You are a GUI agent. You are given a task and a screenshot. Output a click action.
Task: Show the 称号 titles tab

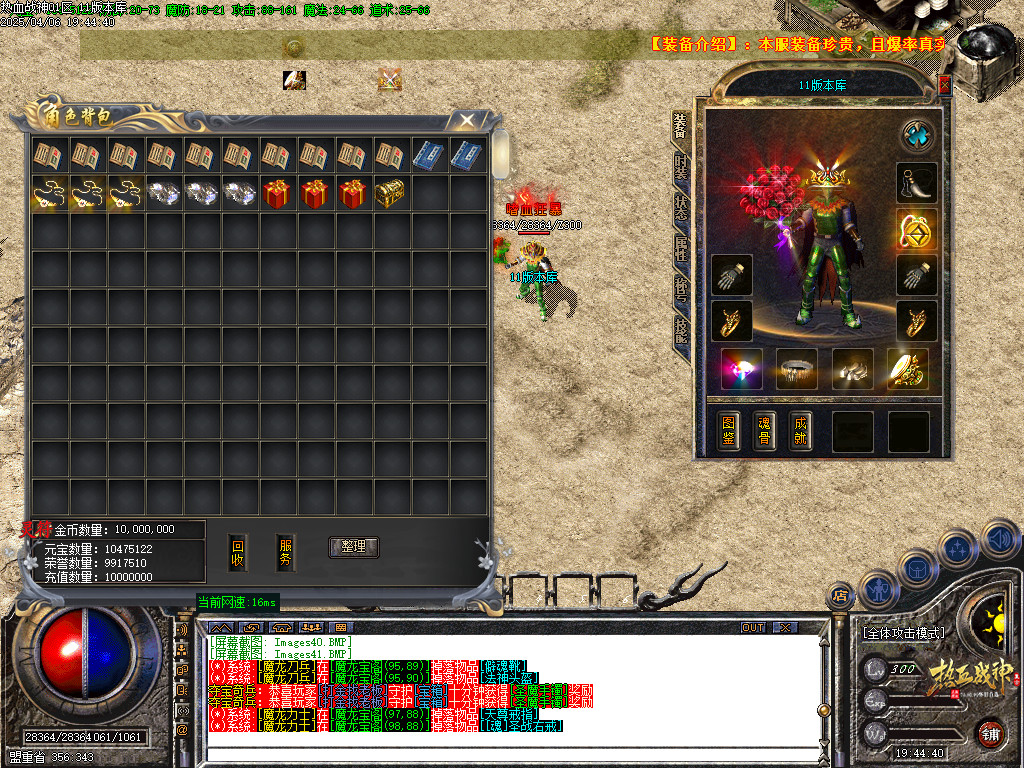click(681, 291)
